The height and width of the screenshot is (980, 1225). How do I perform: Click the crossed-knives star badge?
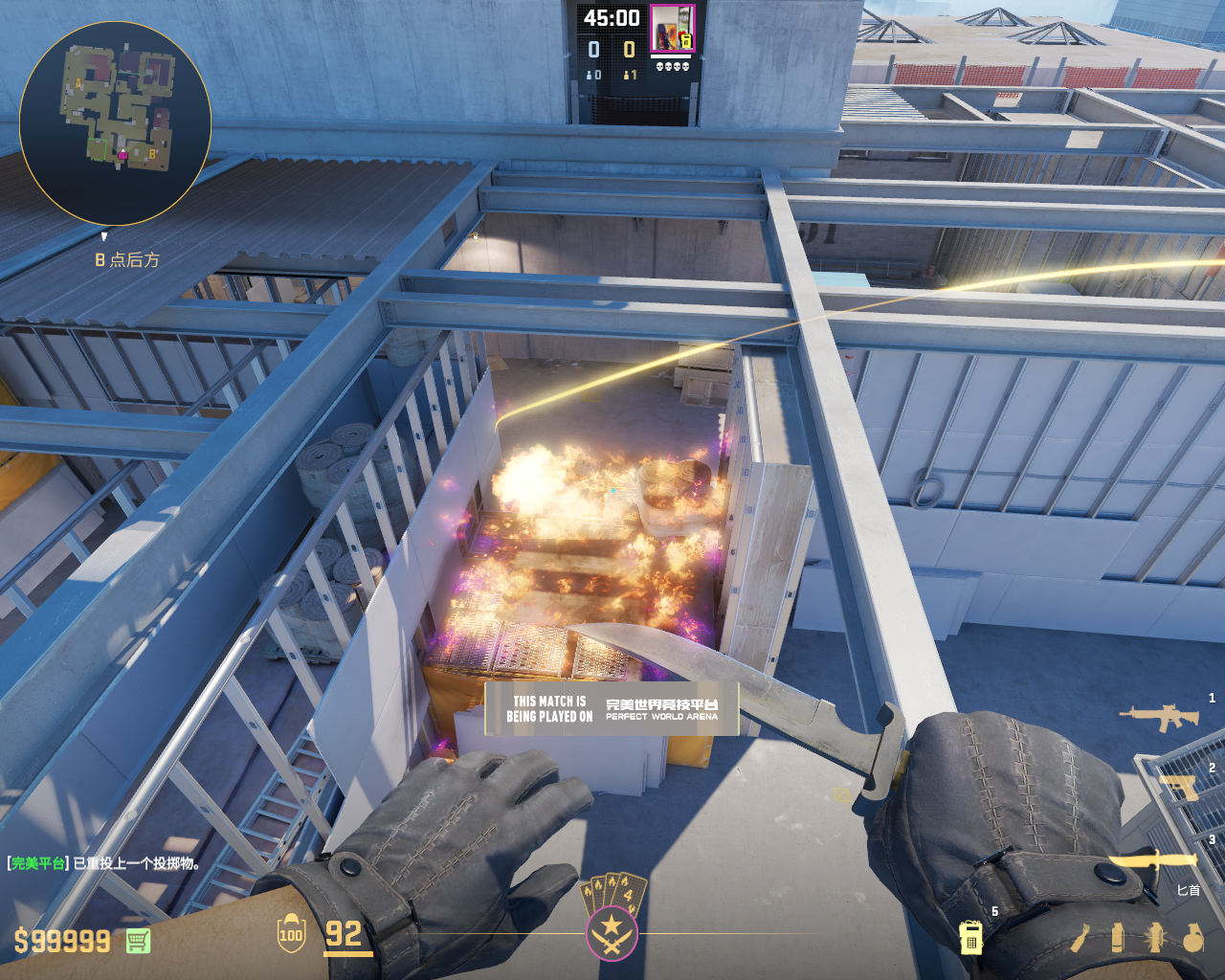click(612, 929)
